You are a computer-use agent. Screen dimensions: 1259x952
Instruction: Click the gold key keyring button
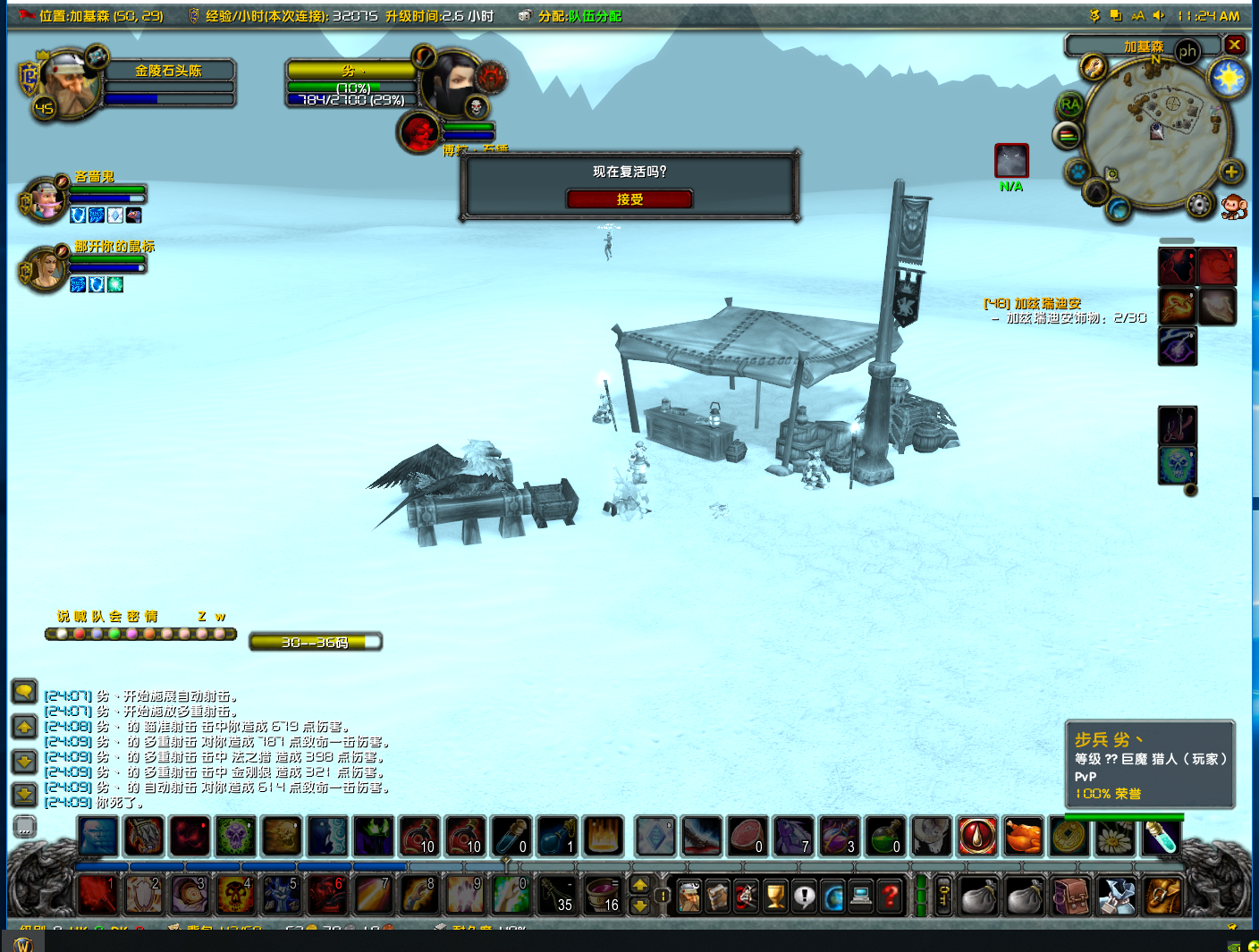pyautogui.click(x=943, y=895)
